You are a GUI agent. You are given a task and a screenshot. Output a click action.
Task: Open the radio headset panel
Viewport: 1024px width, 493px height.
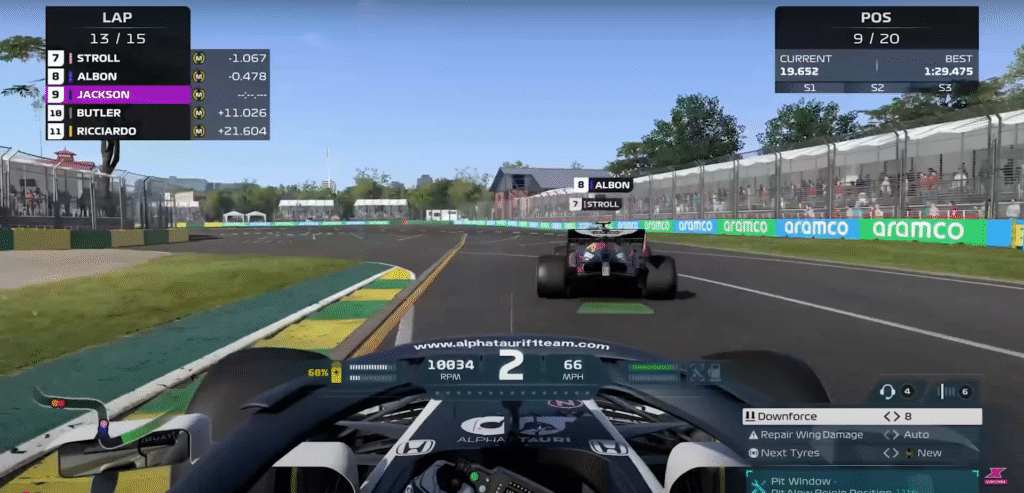(x=886, y=392)
